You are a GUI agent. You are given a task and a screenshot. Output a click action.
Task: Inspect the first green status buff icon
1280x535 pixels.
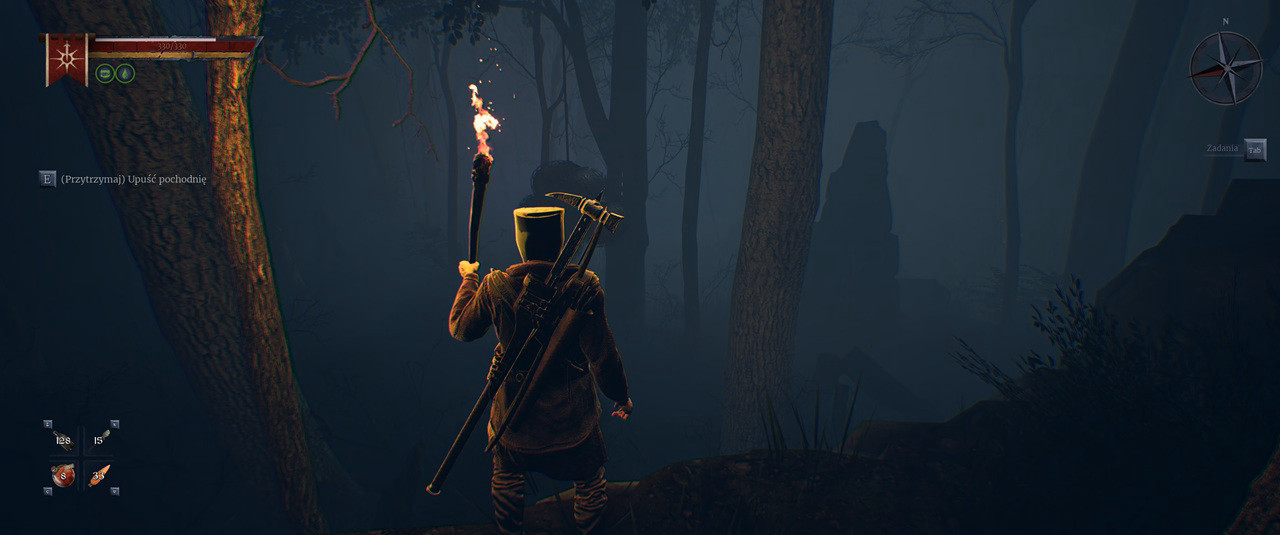pos(104,73)
